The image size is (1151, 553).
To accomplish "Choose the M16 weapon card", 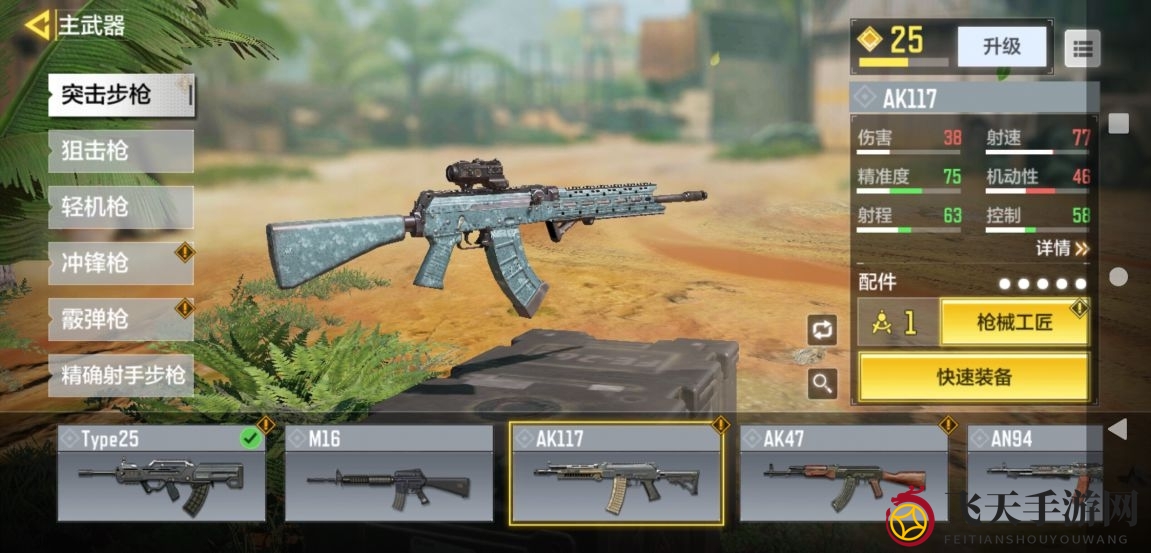I will click(x=389, y=474).
